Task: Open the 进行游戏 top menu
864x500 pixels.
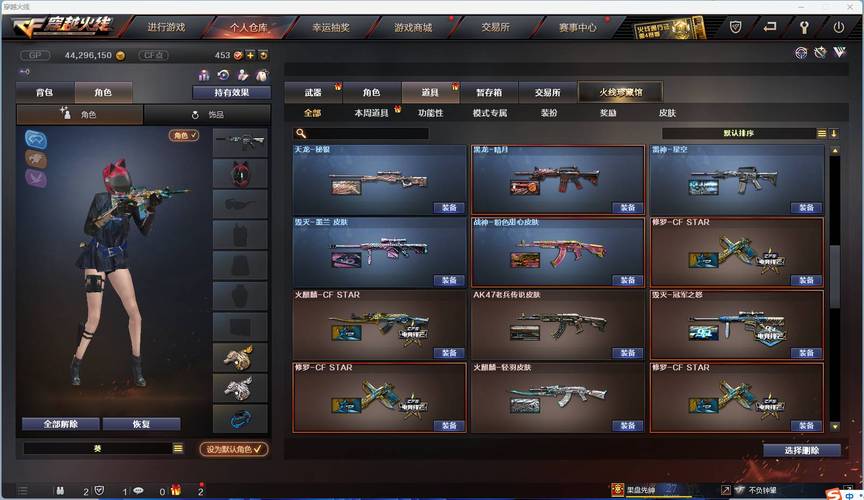Action: coord(166,27)
